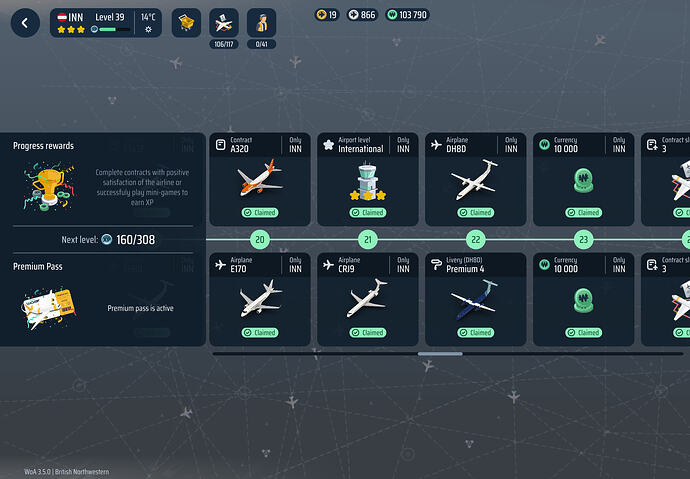Click level 20 milestone marker
Screen dimensions: 690x479
pyautogui.click(x=260, y=240)
